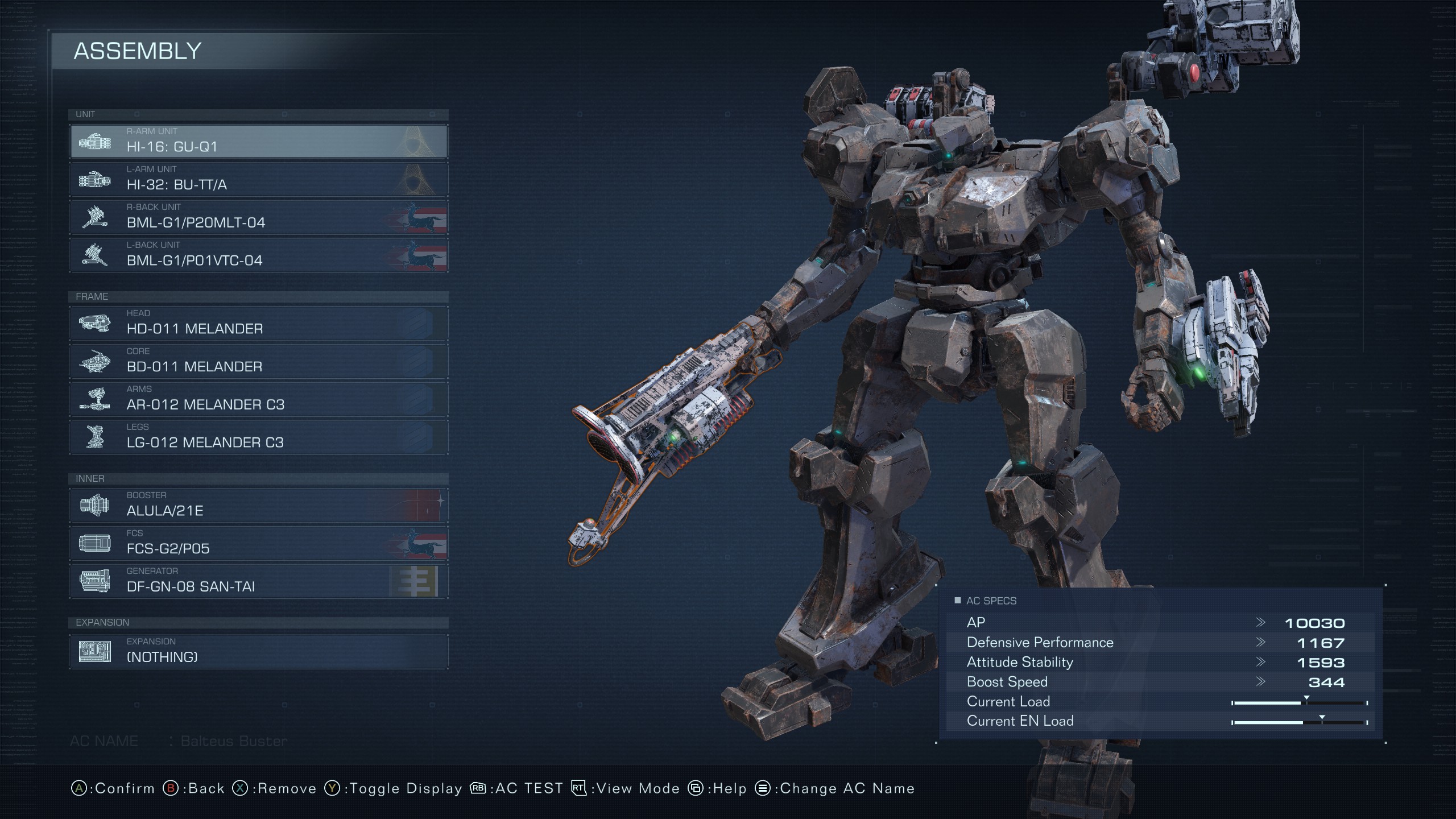This screenshot has height=819, width=1456.
Task: Select the R-ARM UNIT part icon for HI-16: GU-Q1
Action: tap(97, 142)
